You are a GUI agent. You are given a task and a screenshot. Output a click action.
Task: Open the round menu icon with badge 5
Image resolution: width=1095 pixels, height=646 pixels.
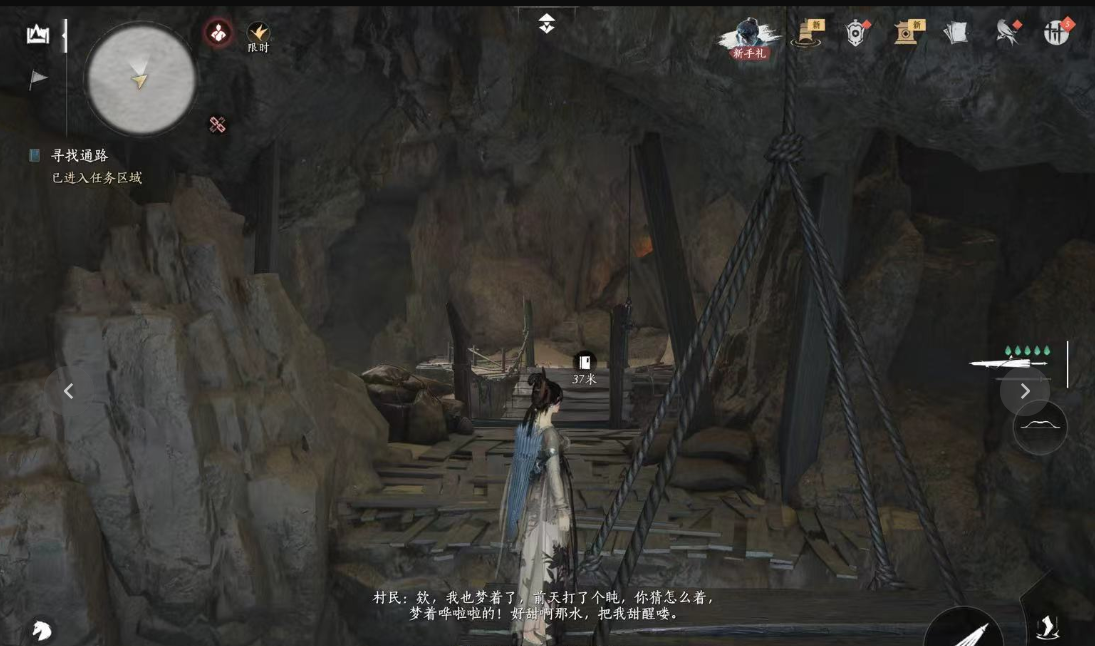pyautogui.click(x=1057, y=32)
